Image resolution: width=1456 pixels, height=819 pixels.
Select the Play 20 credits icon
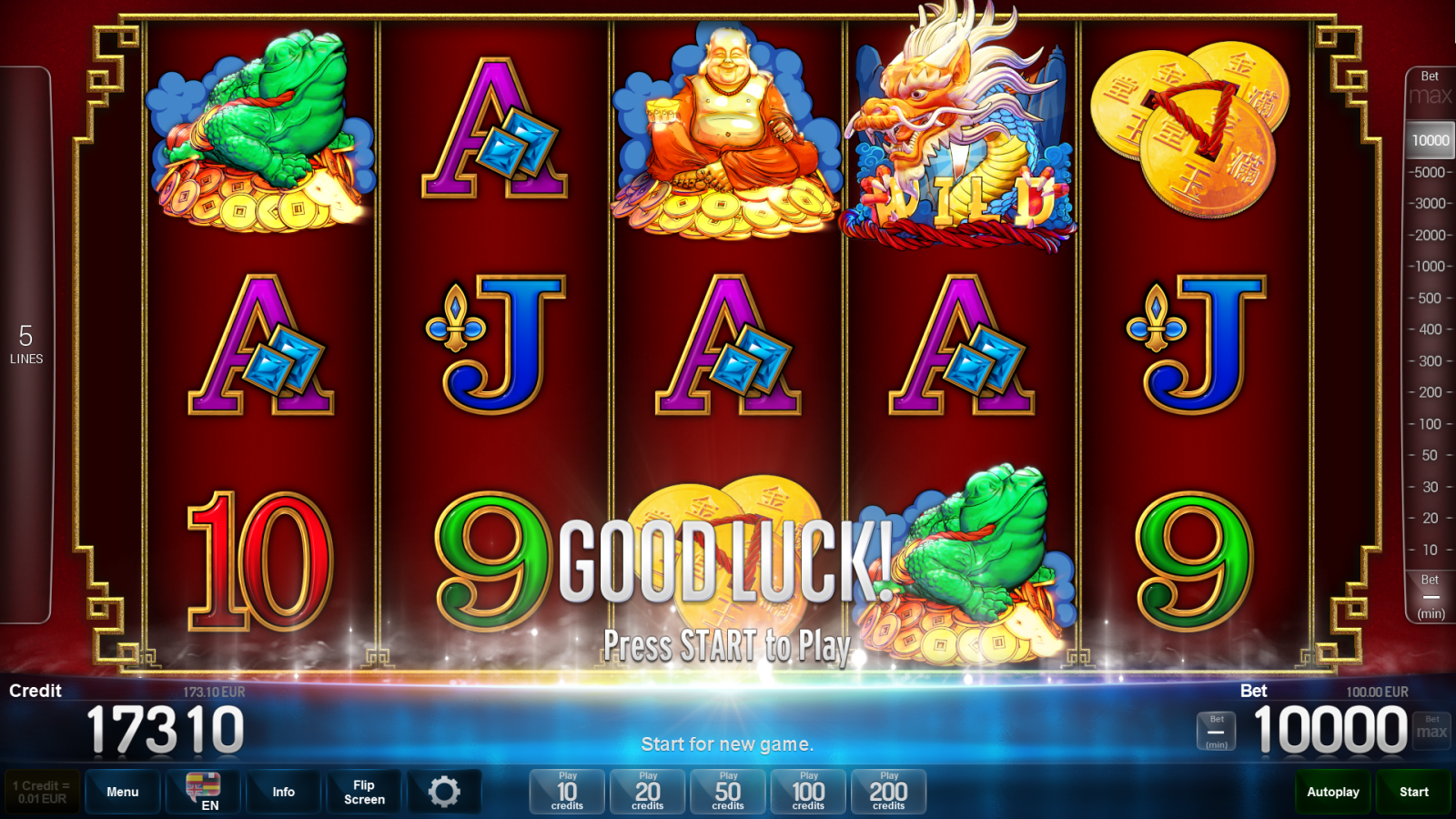click(646, 791)
